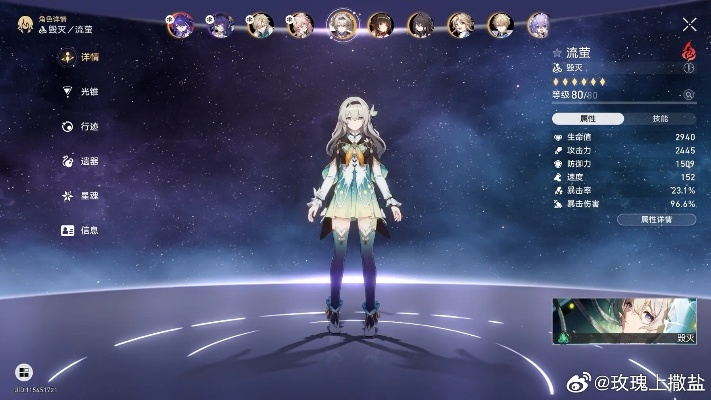Click the fire element icon
Image resolution: width=711 pixels, height=400 pixels.
click(x=689, y=50)
